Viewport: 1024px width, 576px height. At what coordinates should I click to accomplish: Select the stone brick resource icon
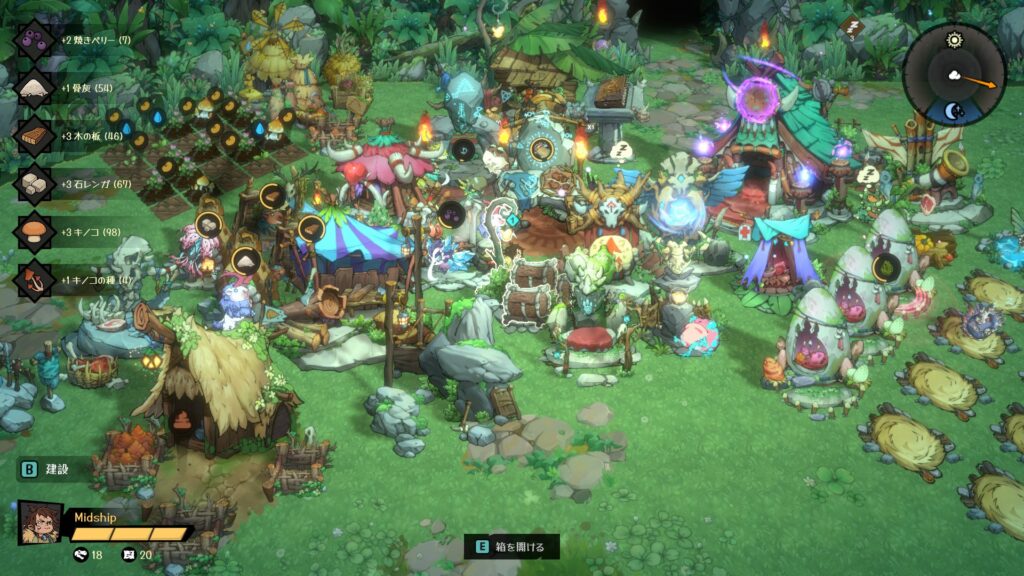(36, 184)
